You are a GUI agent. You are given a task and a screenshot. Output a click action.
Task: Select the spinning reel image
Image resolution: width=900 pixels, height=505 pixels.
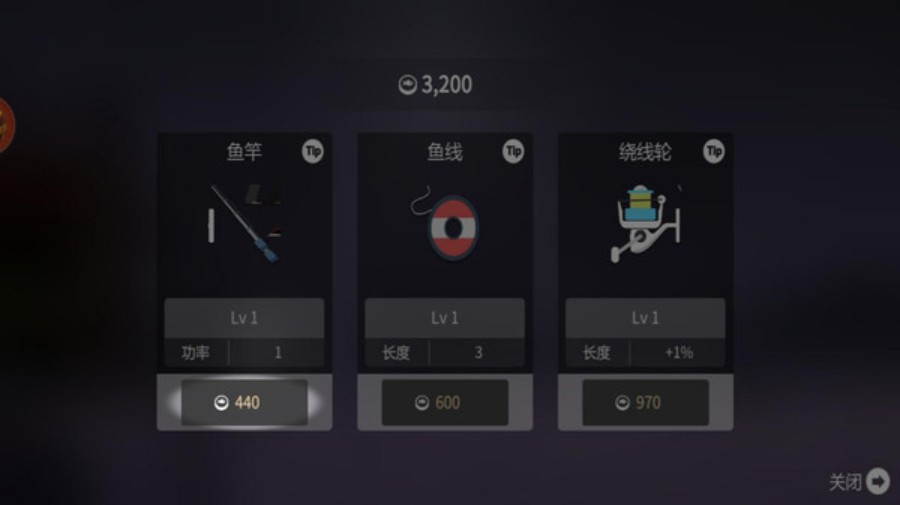pos(645,223)
